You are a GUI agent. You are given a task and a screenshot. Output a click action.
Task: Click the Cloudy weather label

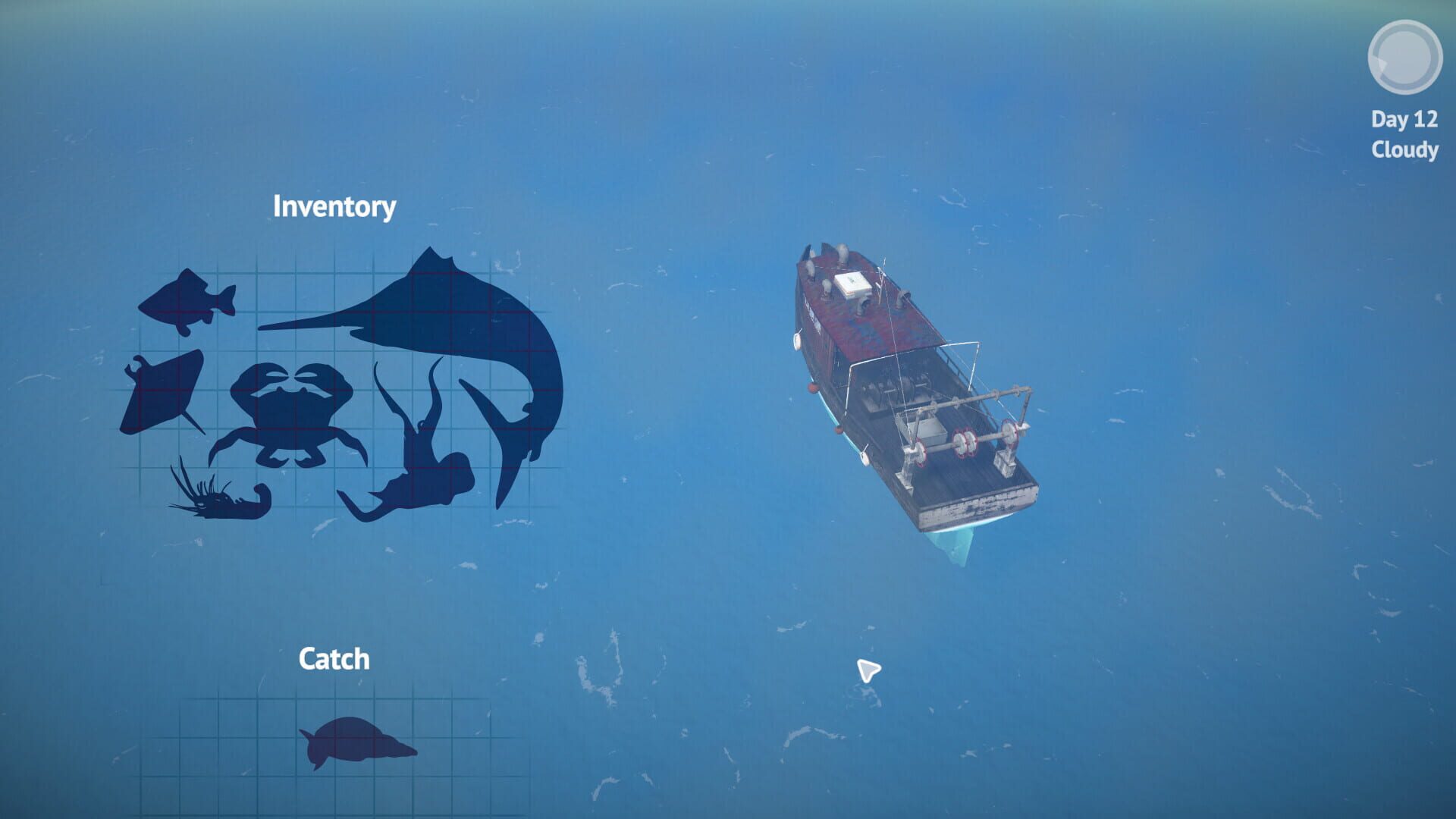point(1403,150)
